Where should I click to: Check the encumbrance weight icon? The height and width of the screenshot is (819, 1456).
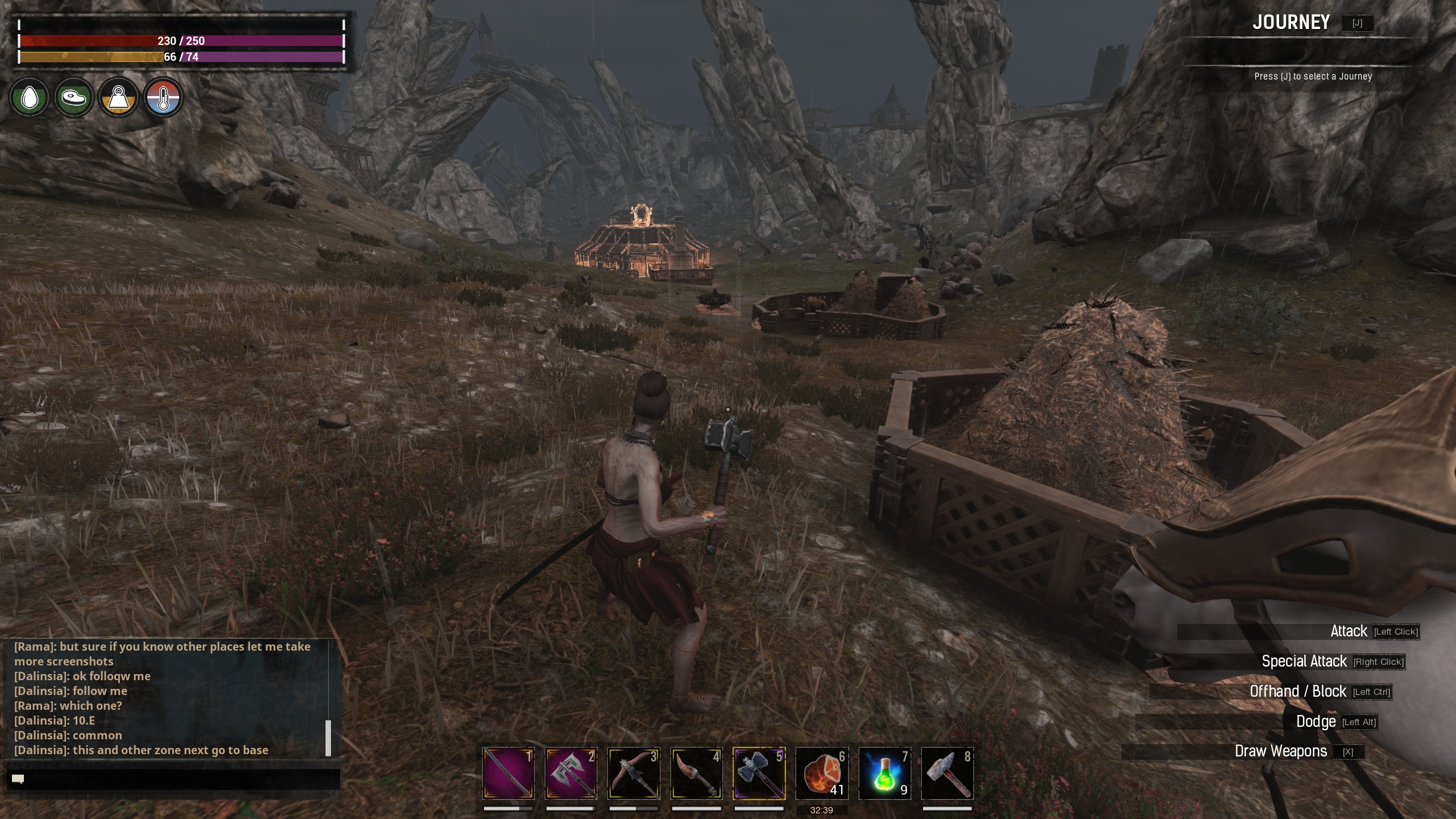pyautogui.click(x=118, y=98)
